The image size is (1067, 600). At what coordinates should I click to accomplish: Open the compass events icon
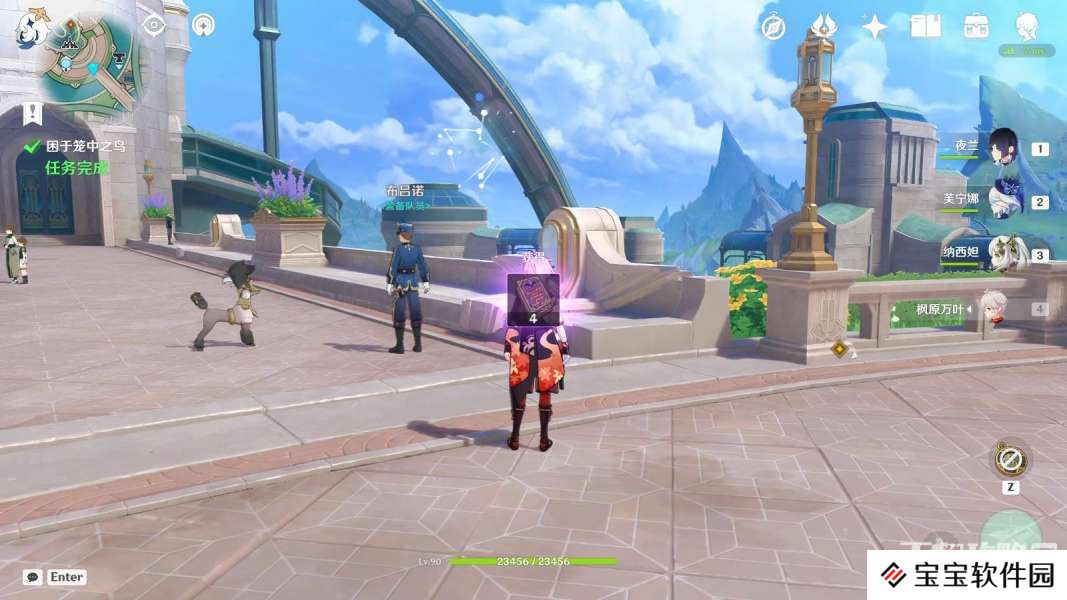coord(773,27)
